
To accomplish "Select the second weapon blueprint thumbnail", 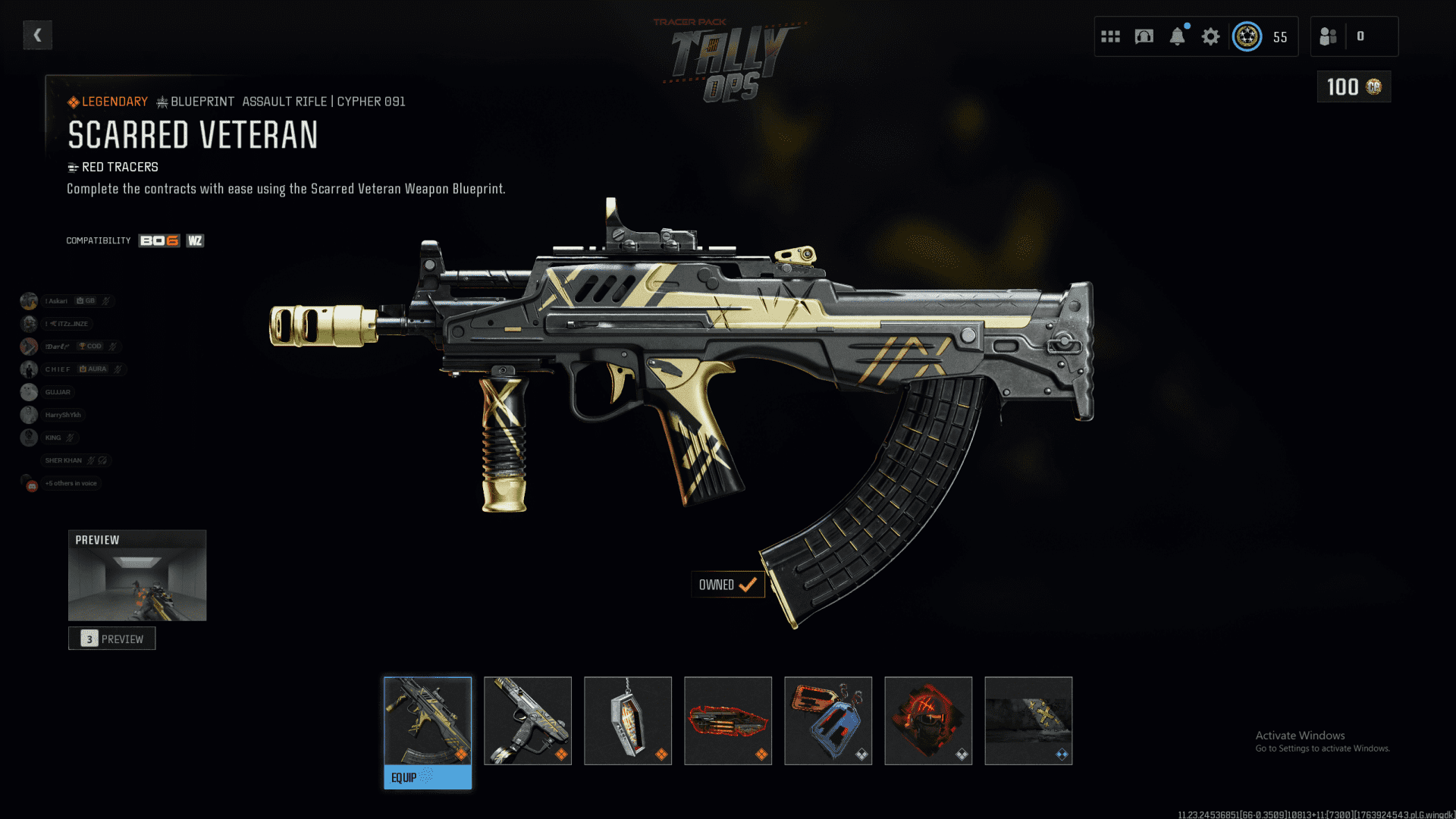I will (x=528, y=720).
